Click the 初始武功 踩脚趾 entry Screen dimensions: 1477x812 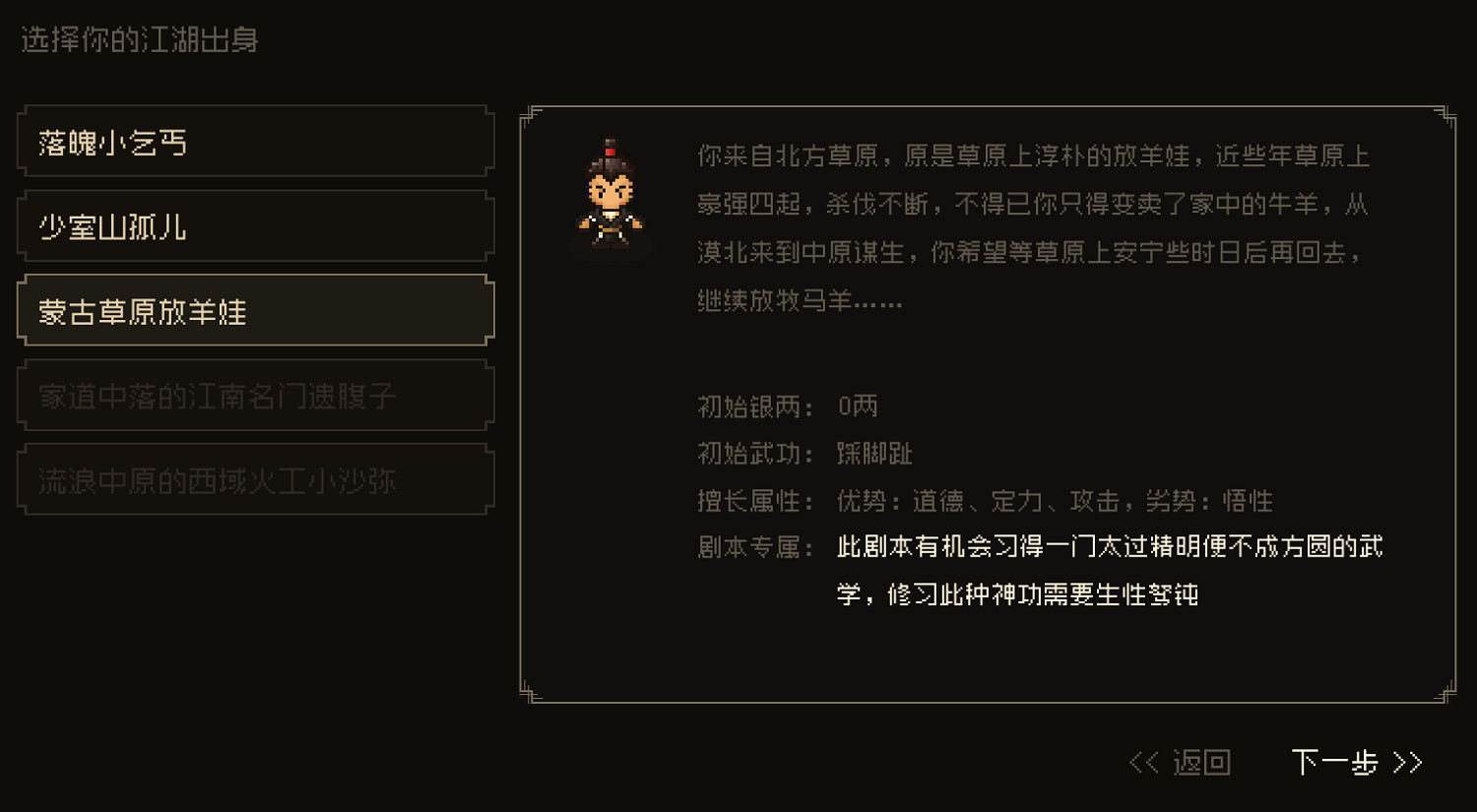click(803, 454)
